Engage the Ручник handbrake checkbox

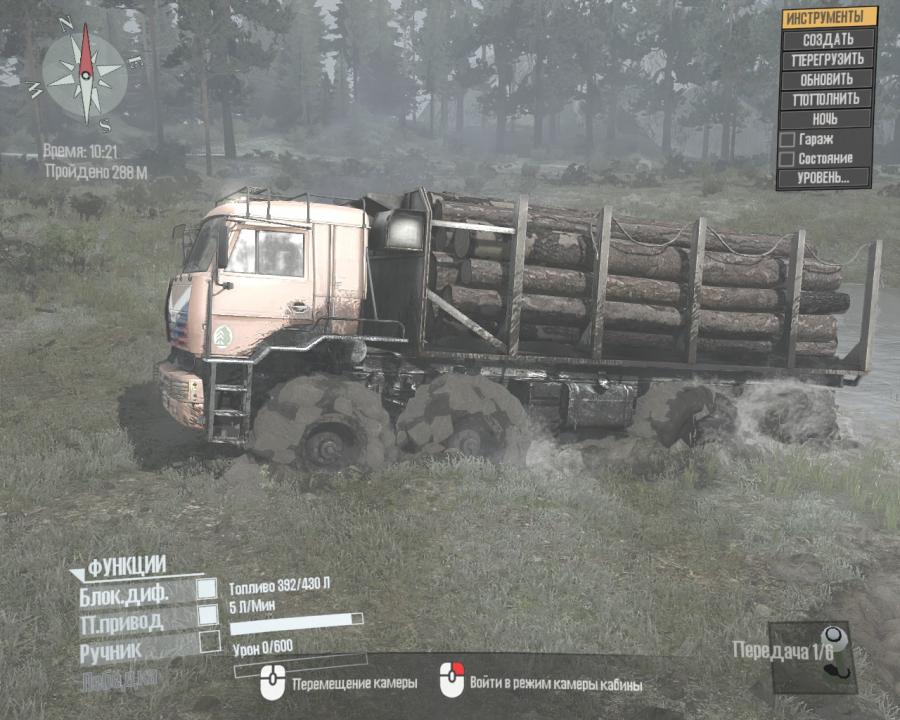coord(209,642)
